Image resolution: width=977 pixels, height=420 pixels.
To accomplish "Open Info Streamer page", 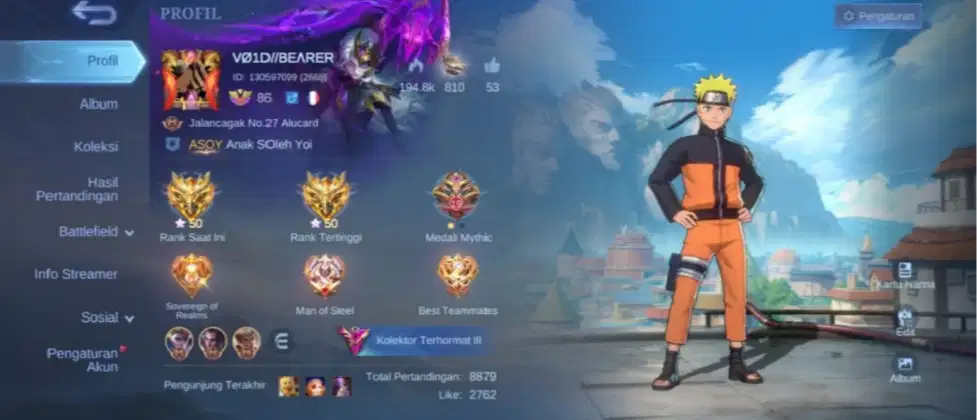I will pyautogui.click(x=76, y=274).
